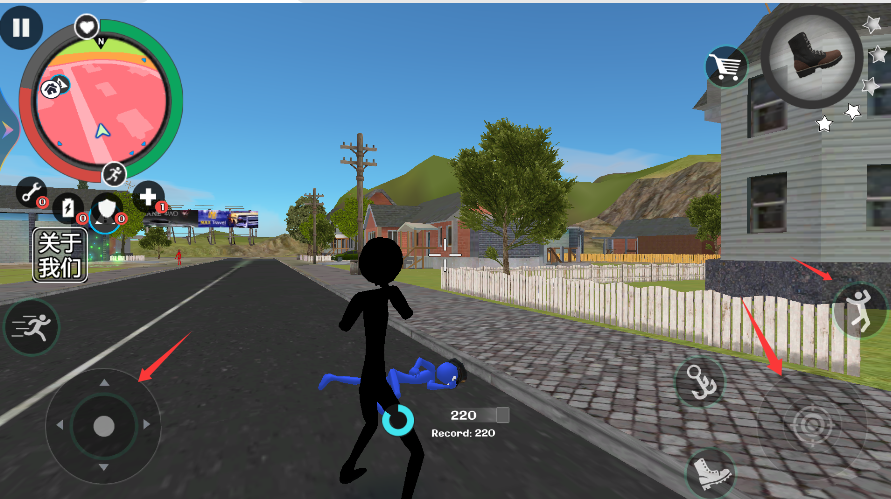This screenshot has width=891, height=499.
Task: Toggle the sprint running button
Action: (x=31, y=326)
